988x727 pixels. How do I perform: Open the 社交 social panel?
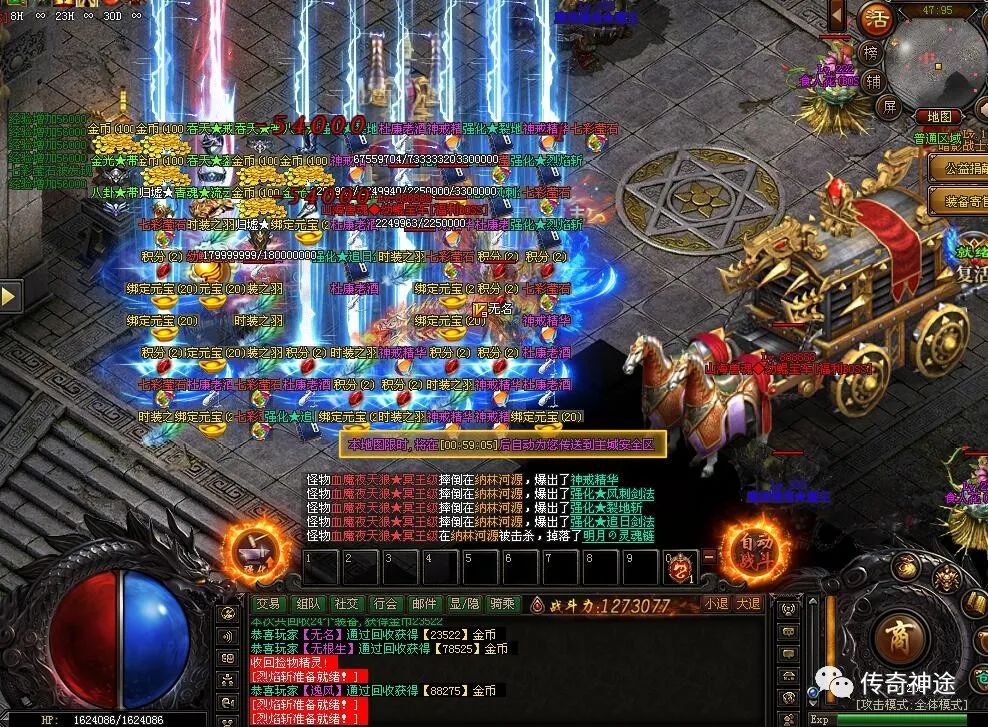click(x=346, y=603)
